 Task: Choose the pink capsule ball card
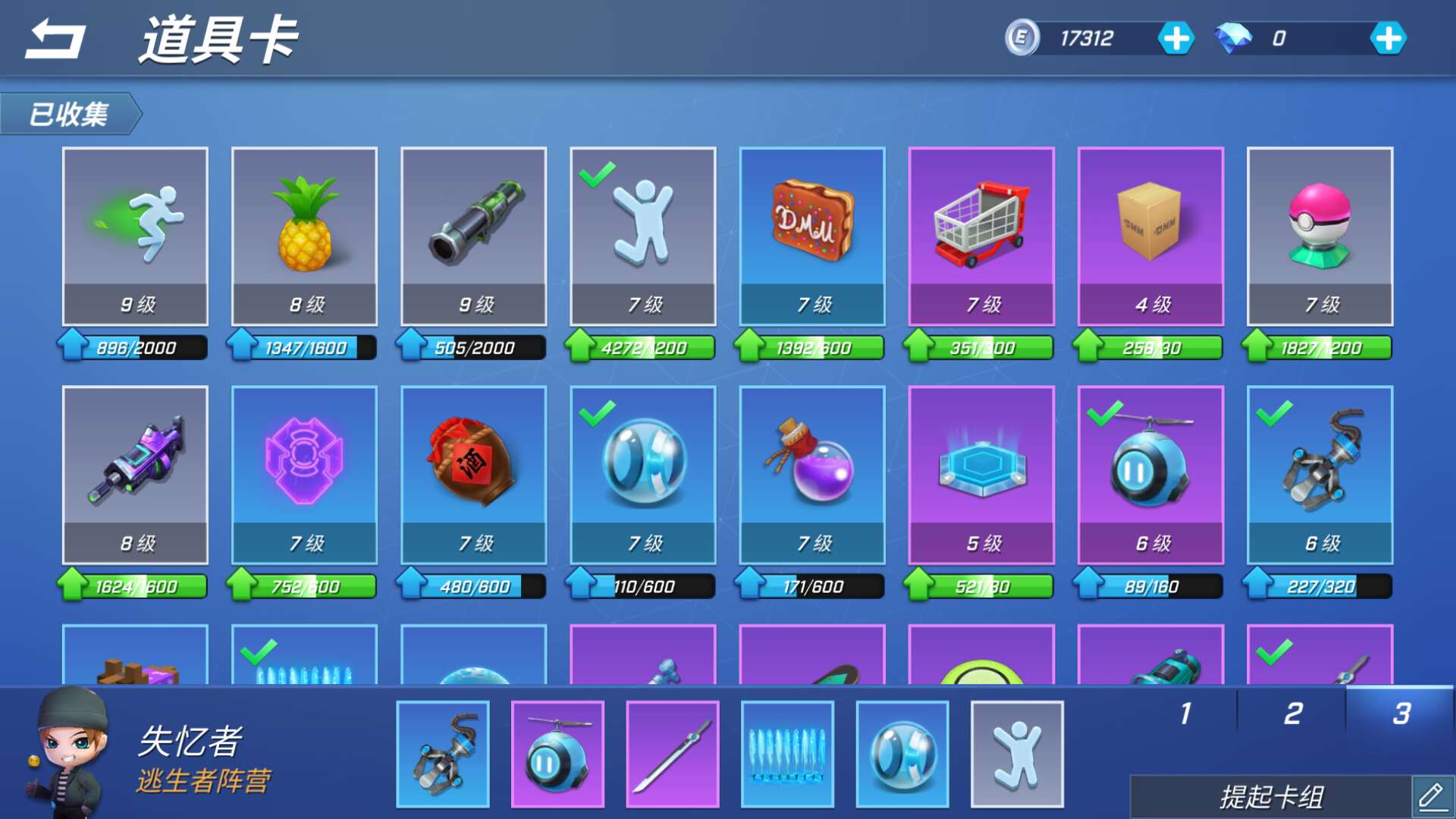[x=1319, y=235]
